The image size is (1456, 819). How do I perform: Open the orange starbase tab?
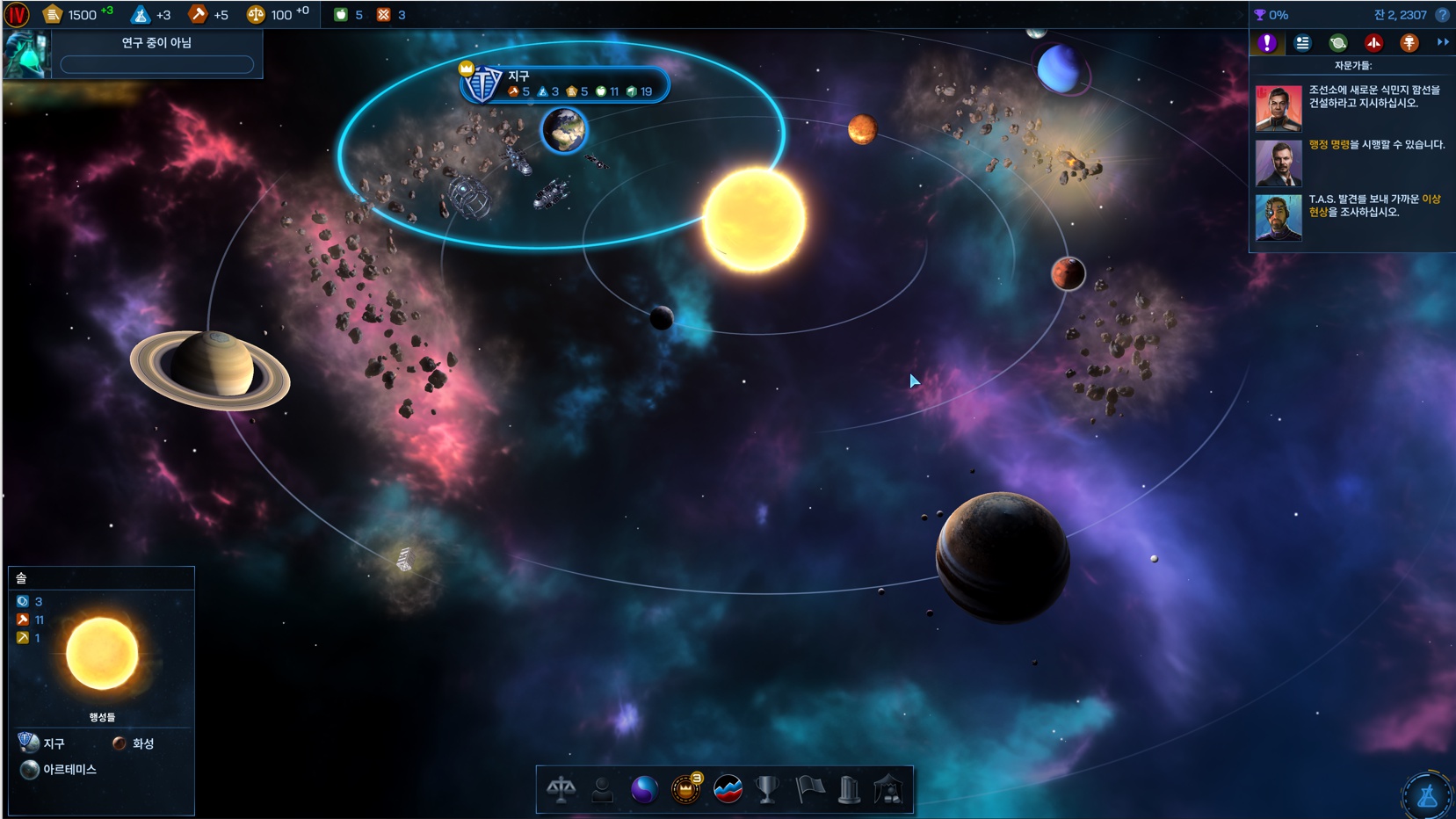tap(1409, 42)
